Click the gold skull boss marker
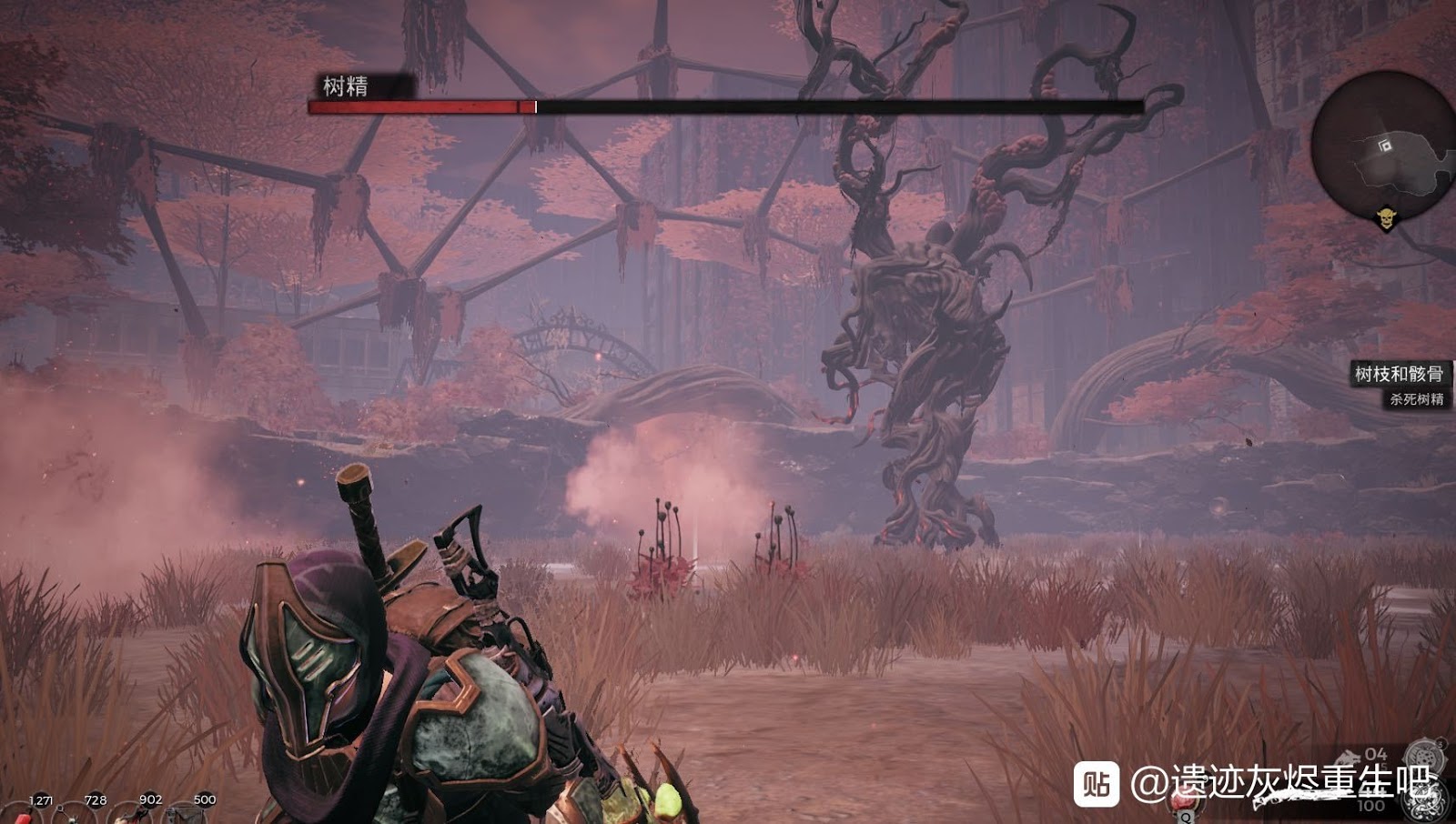1456x824 pixels. pos(1386,219)
